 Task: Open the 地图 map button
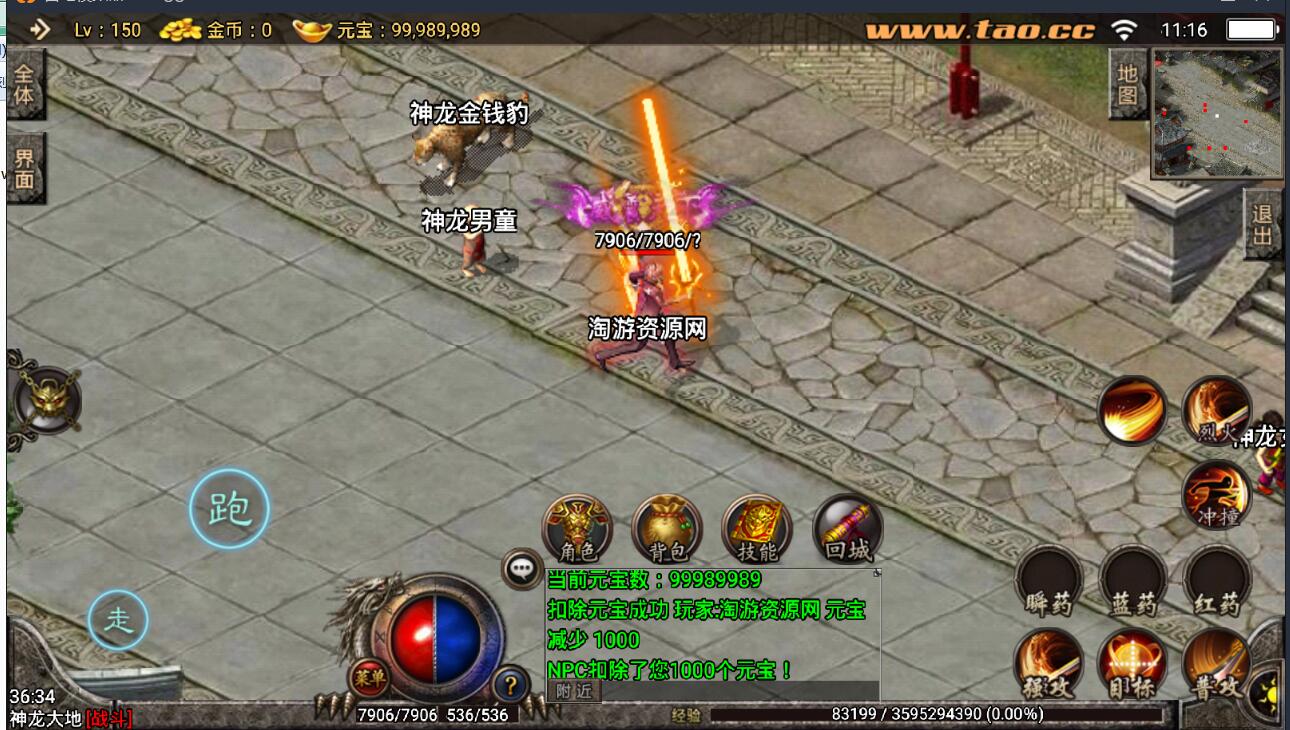click(1128, 84)
